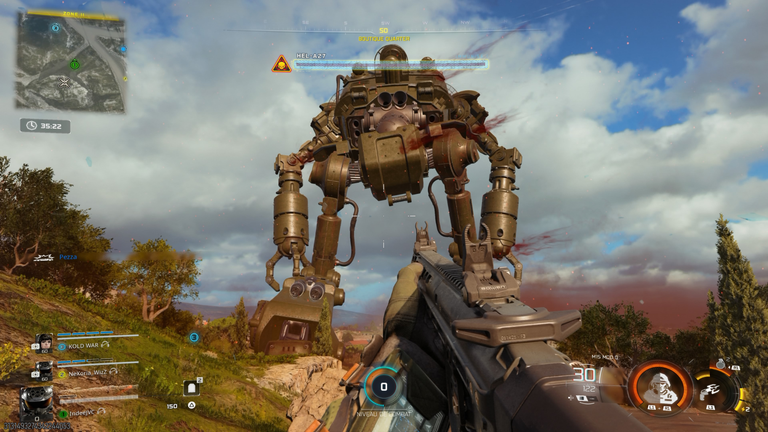The image size is (768, 432).
Task: Activate the soldier specialist ability icon
Action: point(659,385)
